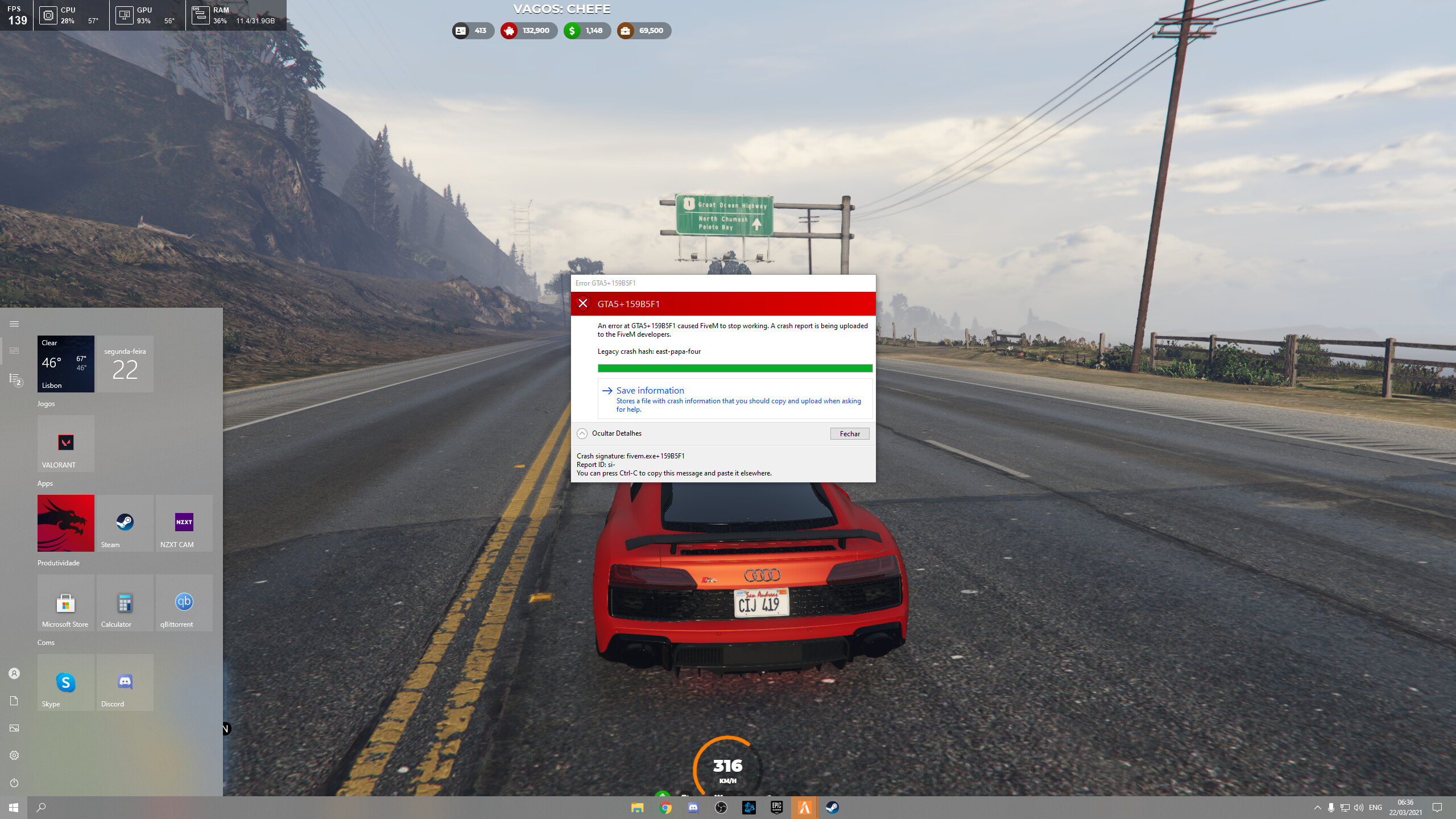Launch Epic Games Launcher from taskbar
The height and width of the screenshot is (819, 1456).
coord(776,807)
